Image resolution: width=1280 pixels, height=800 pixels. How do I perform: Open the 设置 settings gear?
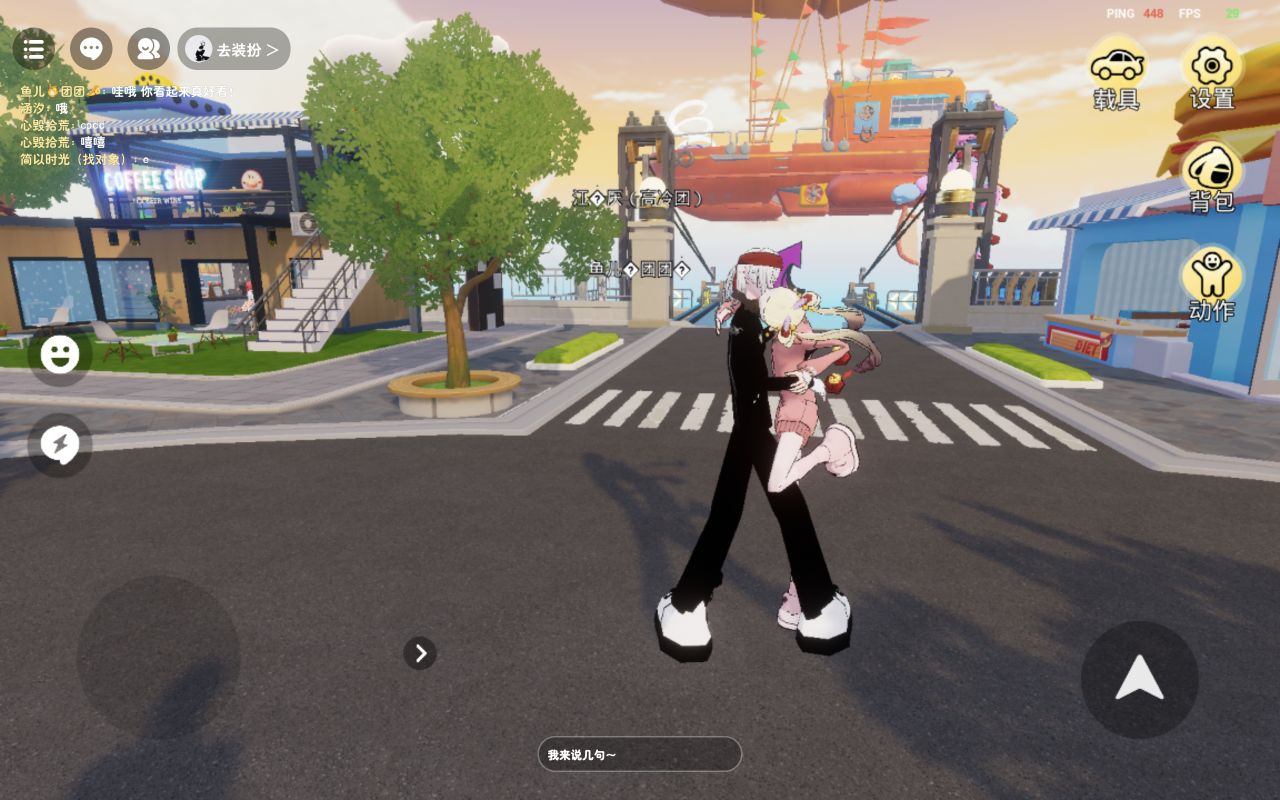click(1212, 73)
